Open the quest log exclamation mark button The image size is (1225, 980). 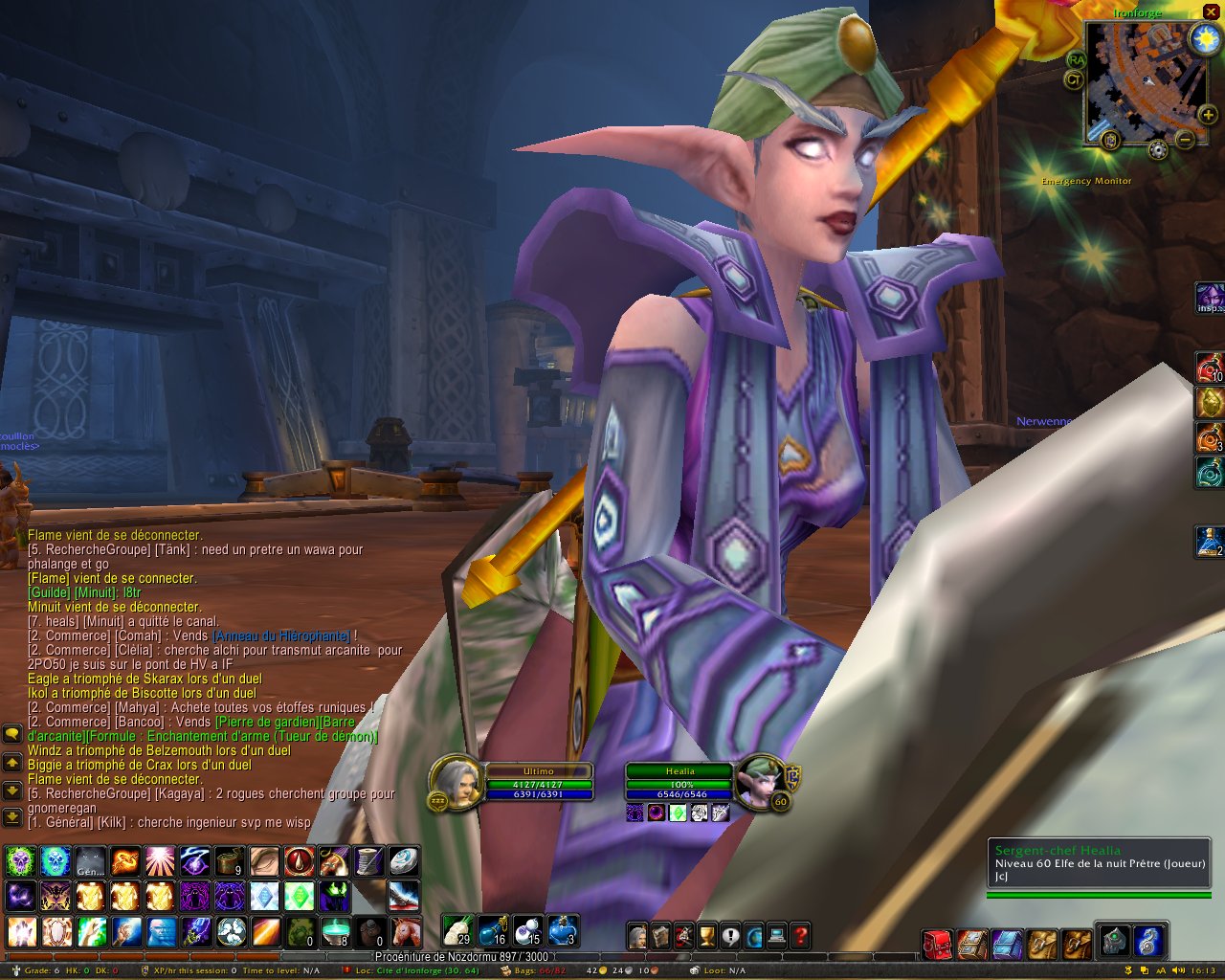(730, 936)
